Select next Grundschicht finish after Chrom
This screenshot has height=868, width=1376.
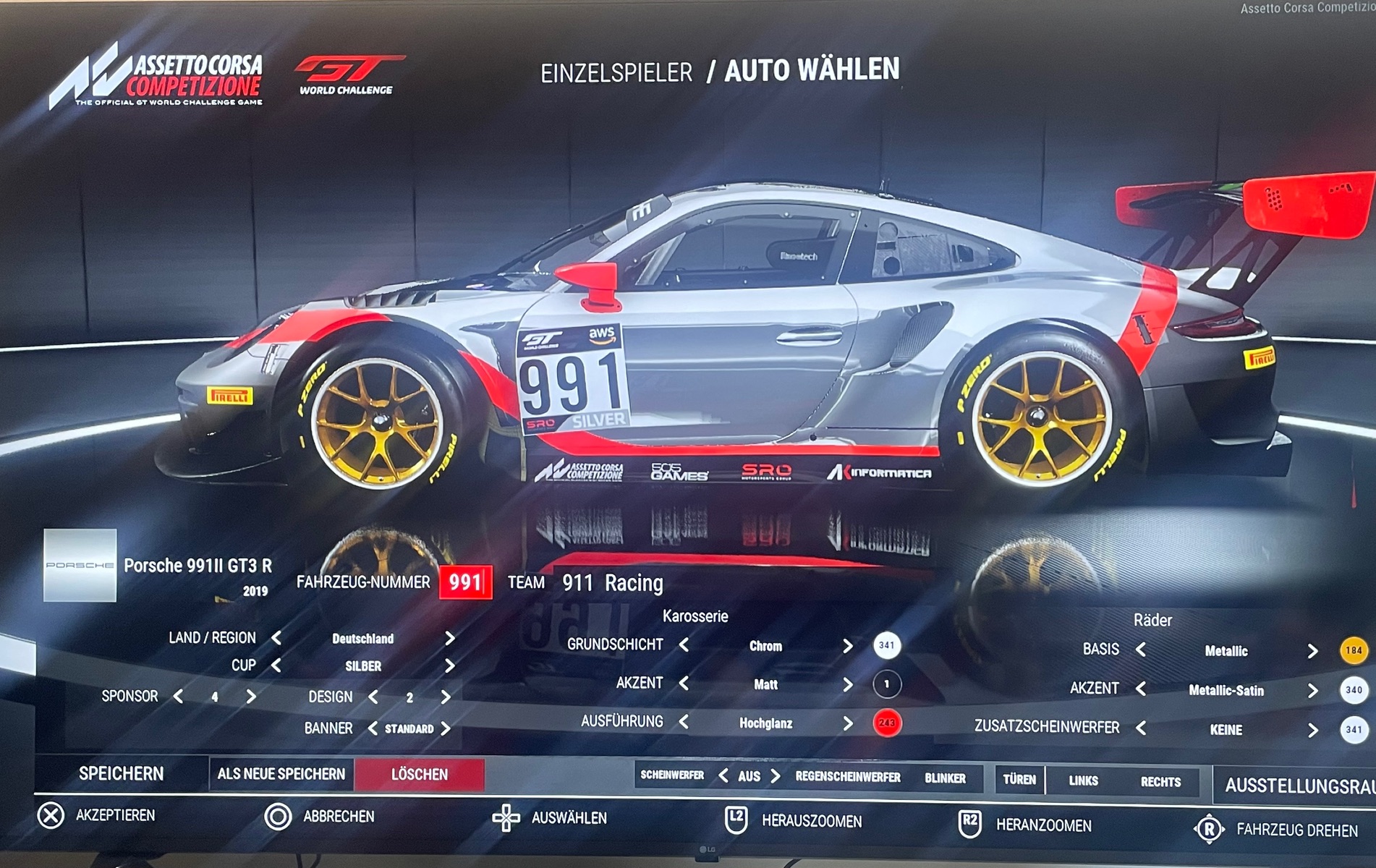[847, 645]
